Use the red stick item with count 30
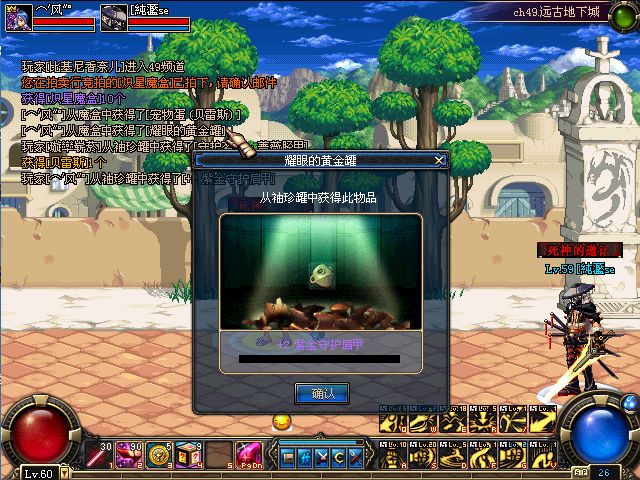 (96, 456)
